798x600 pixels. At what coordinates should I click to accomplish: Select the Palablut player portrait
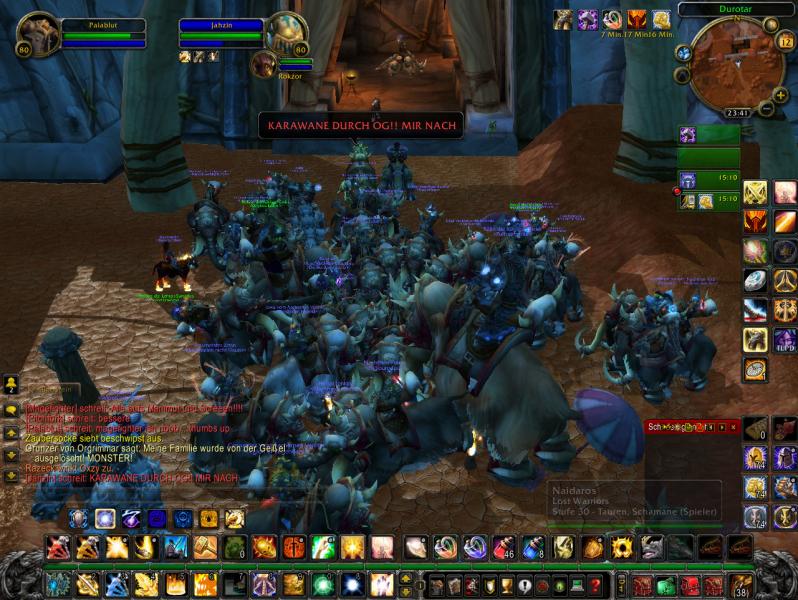[37, 35]
